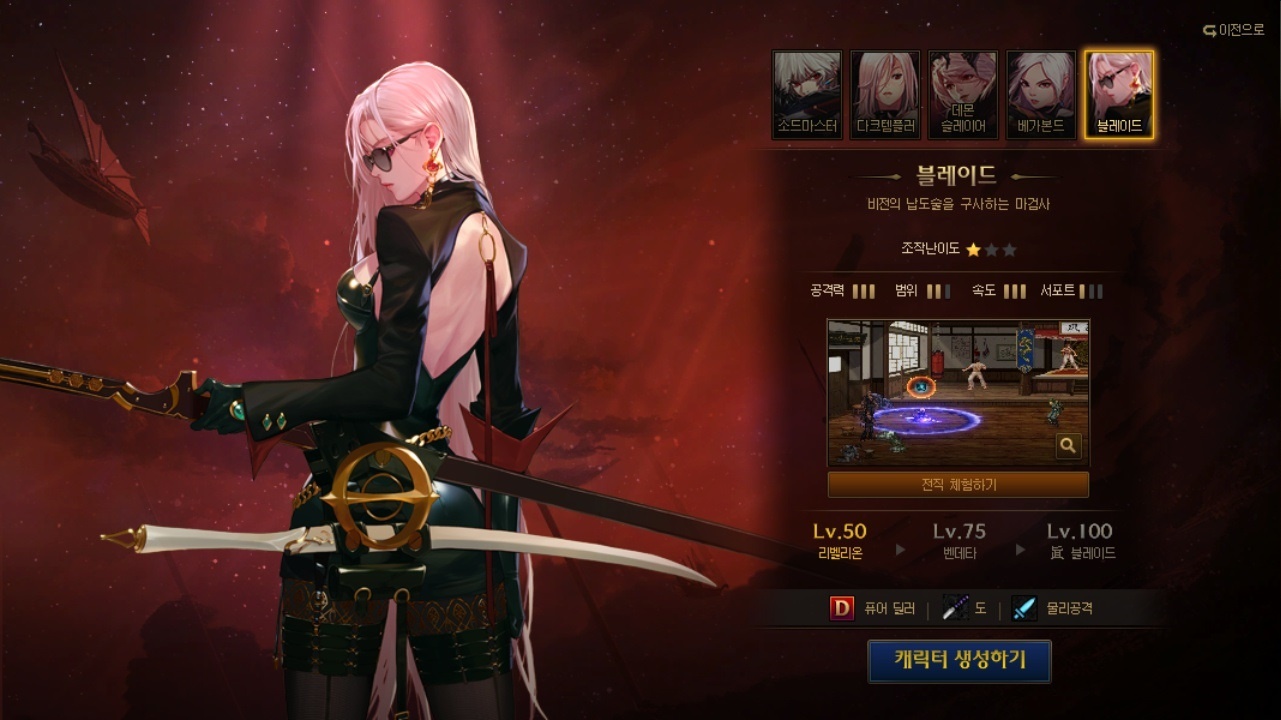Image resolution: width=1281 pixels, height=720 pixels.
Task: Enlarge the preview with the magnifier icon
Action: point(1068,446)
